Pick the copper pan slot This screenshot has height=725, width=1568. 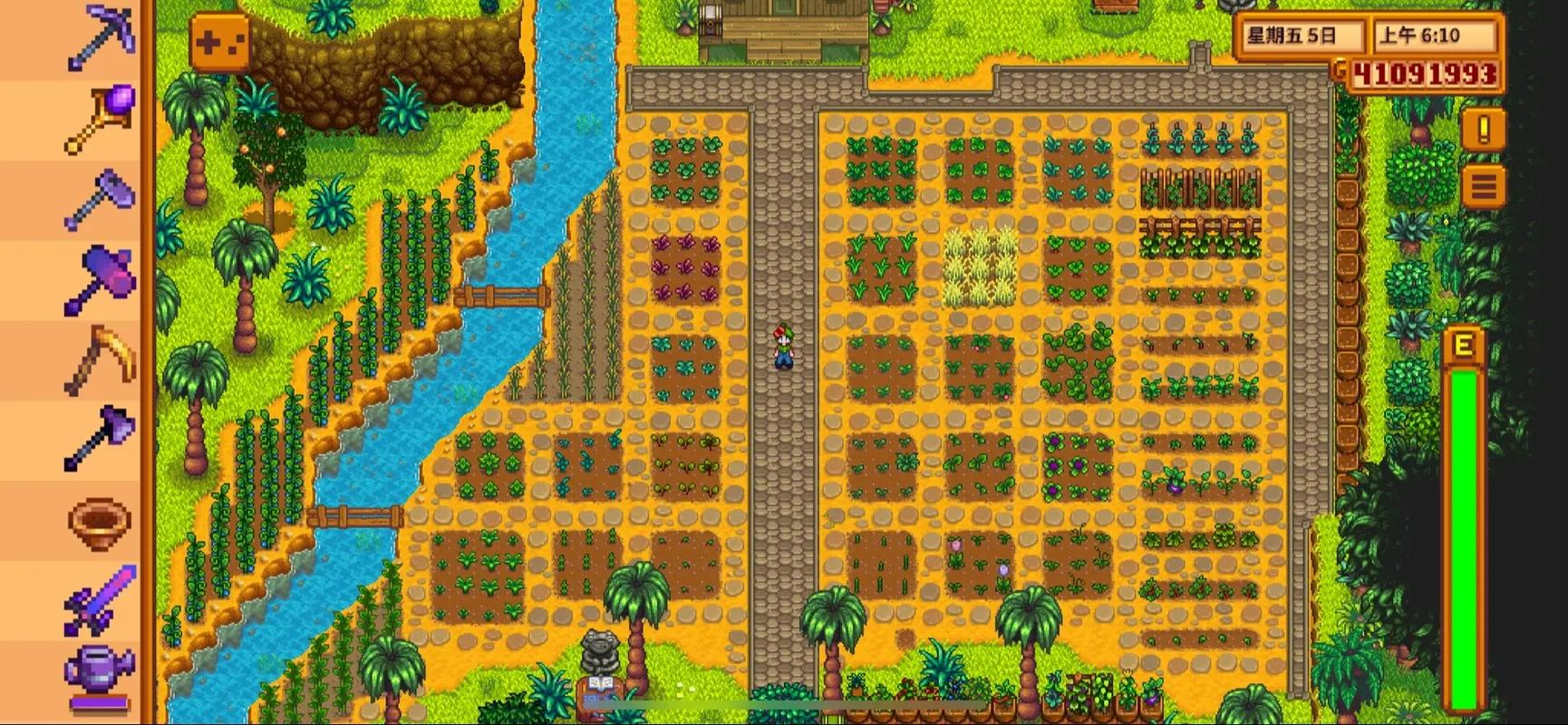pos(100,518)
